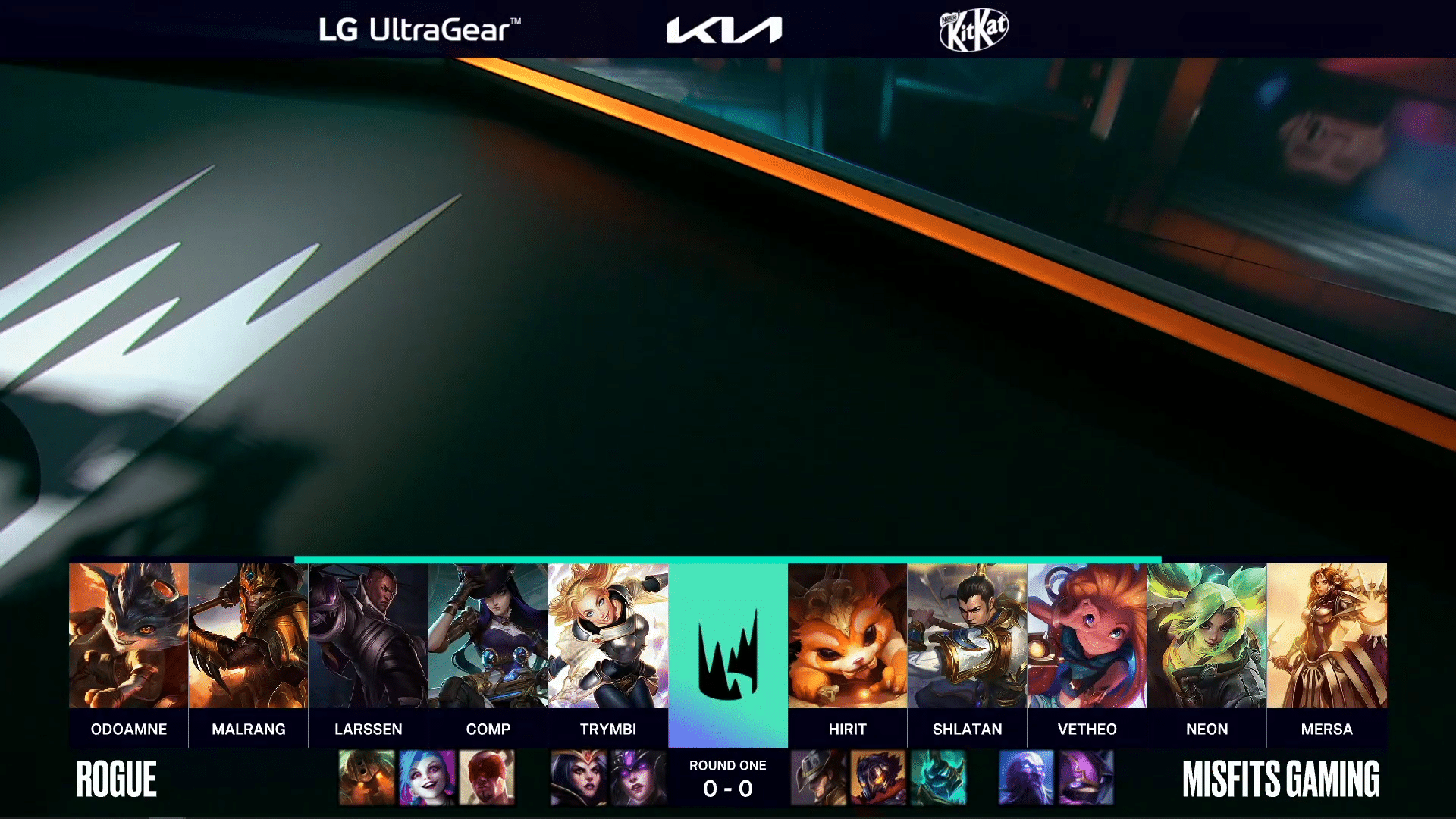Choose Hirit's Gnar pick card
The image size is (1456, 819).
tap(847, 635)
